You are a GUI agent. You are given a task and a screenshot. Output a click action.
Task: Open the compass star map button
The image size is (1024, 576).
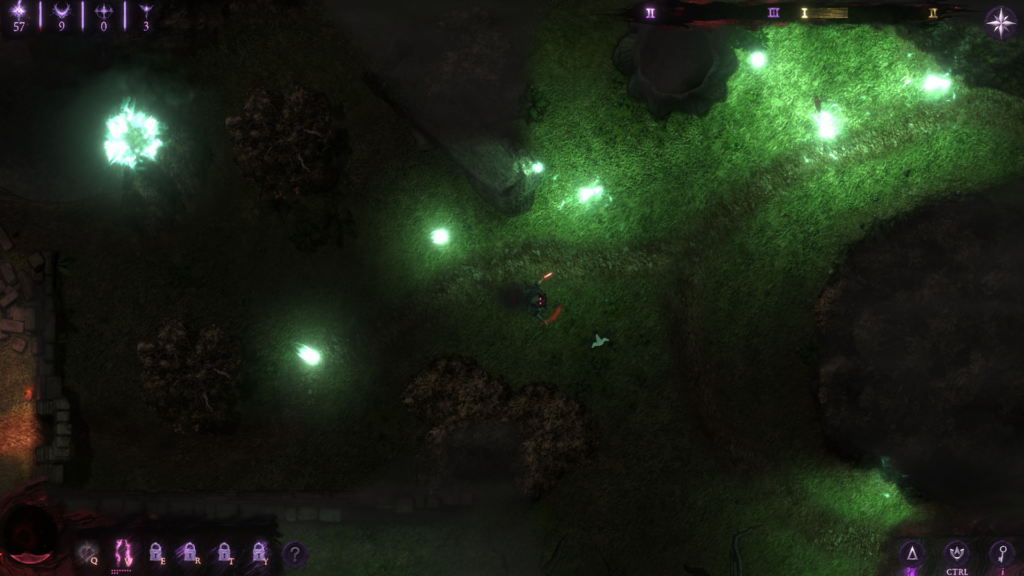pos(1001,22)
